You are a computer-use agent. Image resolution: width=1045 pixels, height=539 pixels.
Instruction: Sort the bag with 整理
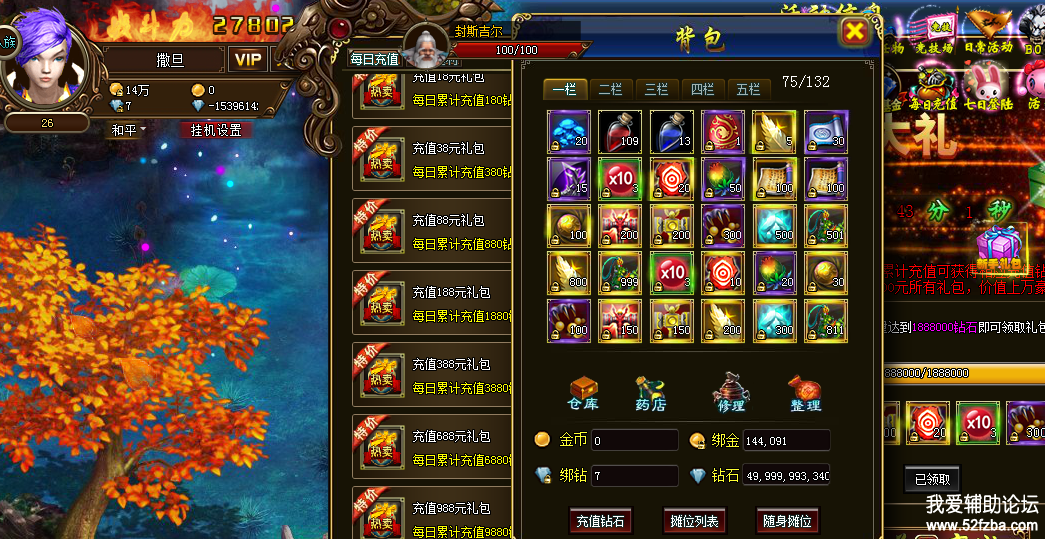click(x=804, y=393)
